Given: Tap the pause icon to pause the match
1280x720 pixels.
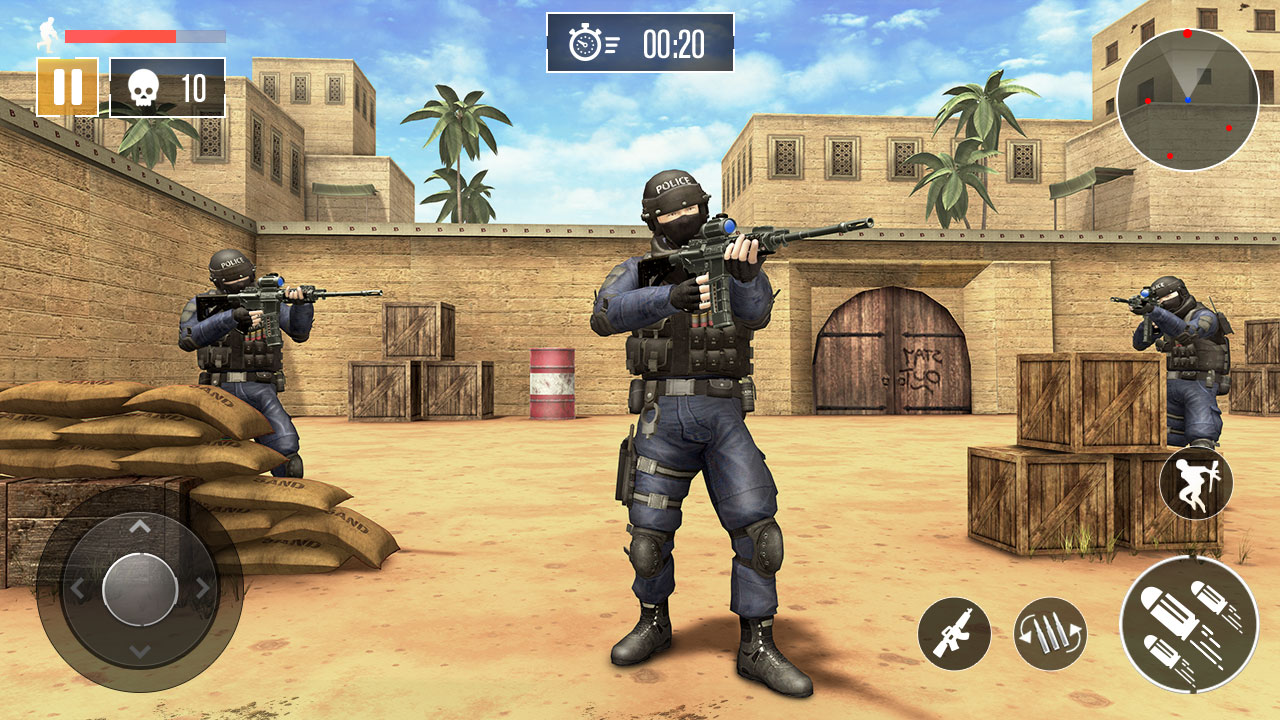Looking at the screenshot, I should tap(68, 88).
